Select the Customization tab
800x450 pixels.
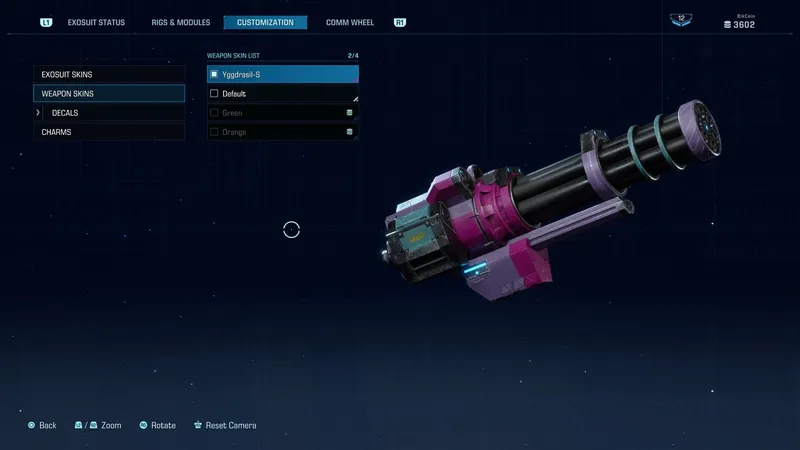pos(265,22)
